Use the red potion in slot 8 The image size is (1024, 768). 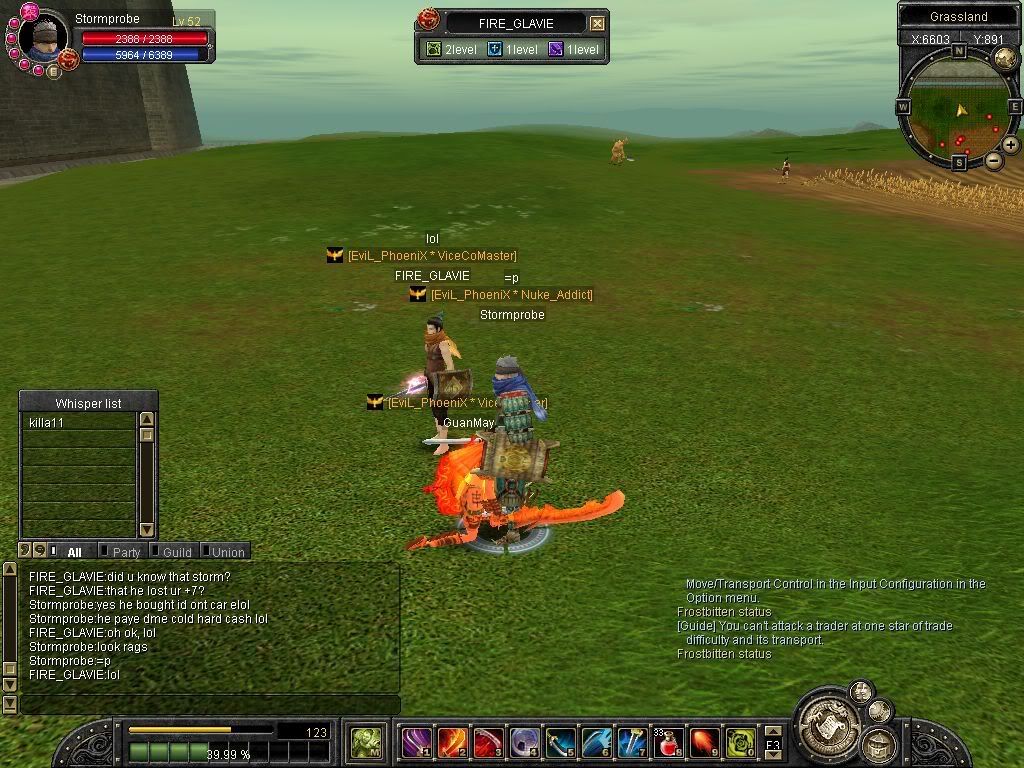(x=669, y=743)
